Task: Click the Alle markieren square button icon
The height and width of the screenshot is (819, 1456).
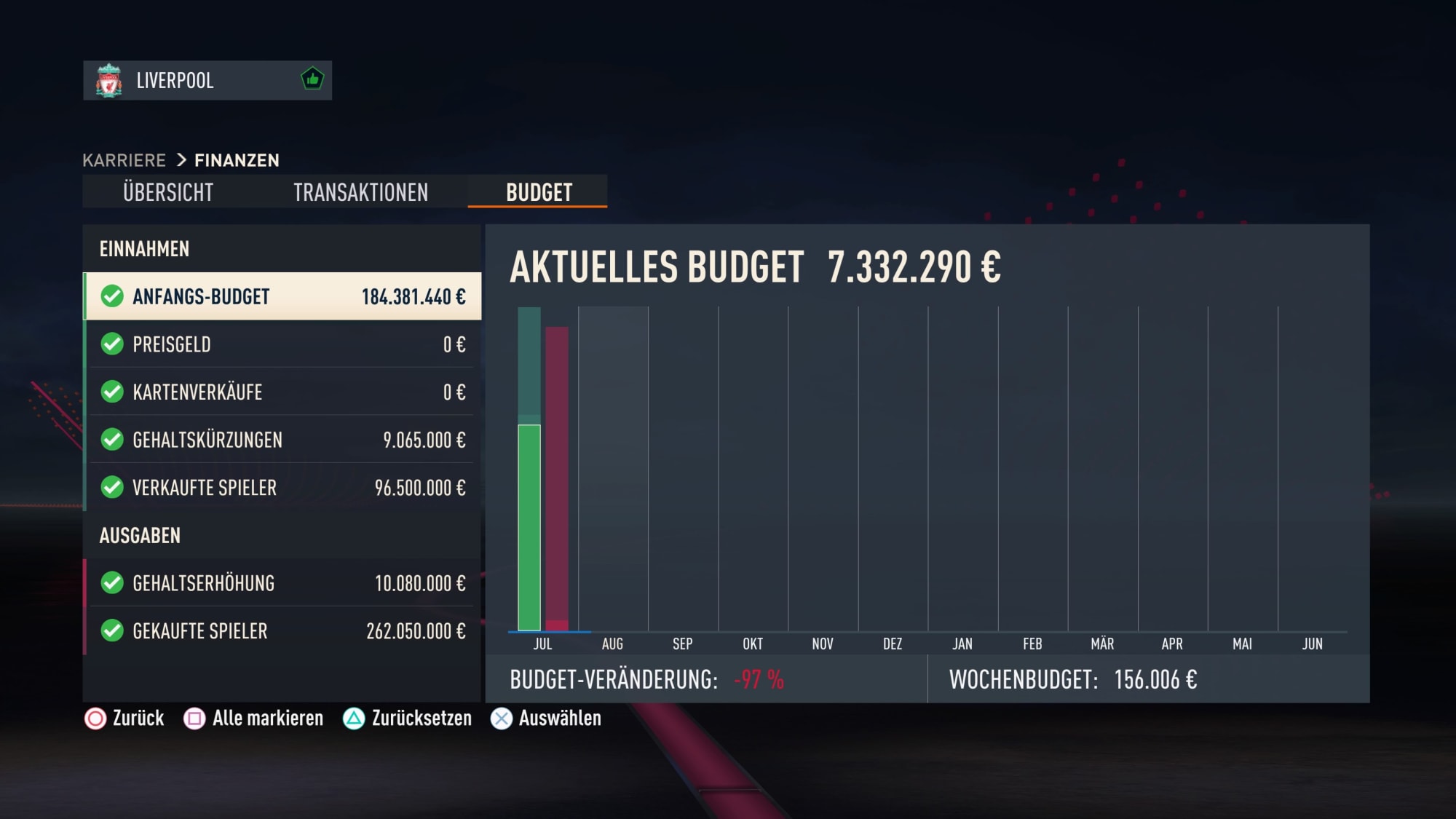Action: coord(192,719)
